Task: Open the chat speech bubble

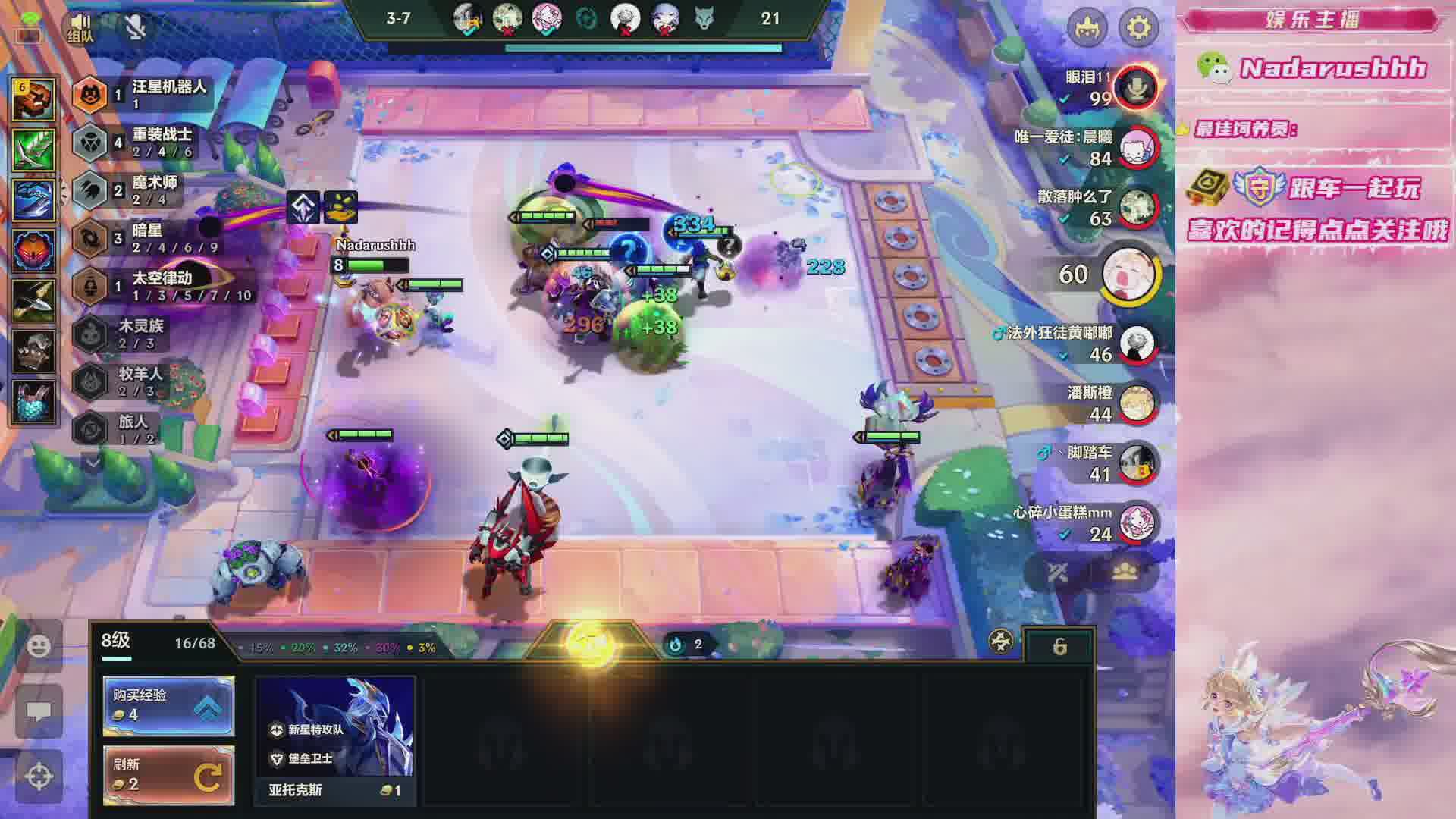Action: 39,711
